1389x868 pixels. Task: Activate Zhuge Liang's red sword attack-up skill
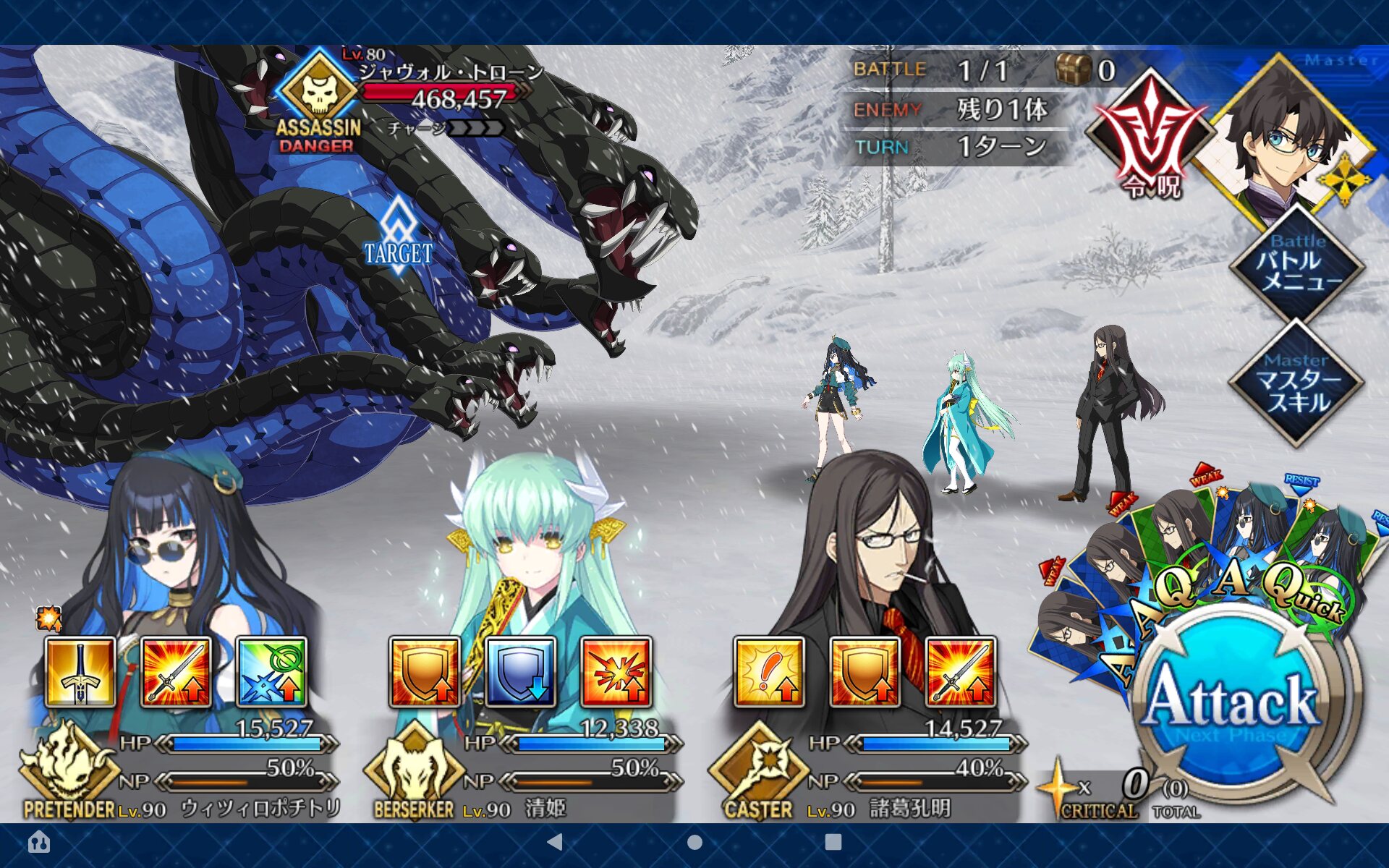pos(961,672)
